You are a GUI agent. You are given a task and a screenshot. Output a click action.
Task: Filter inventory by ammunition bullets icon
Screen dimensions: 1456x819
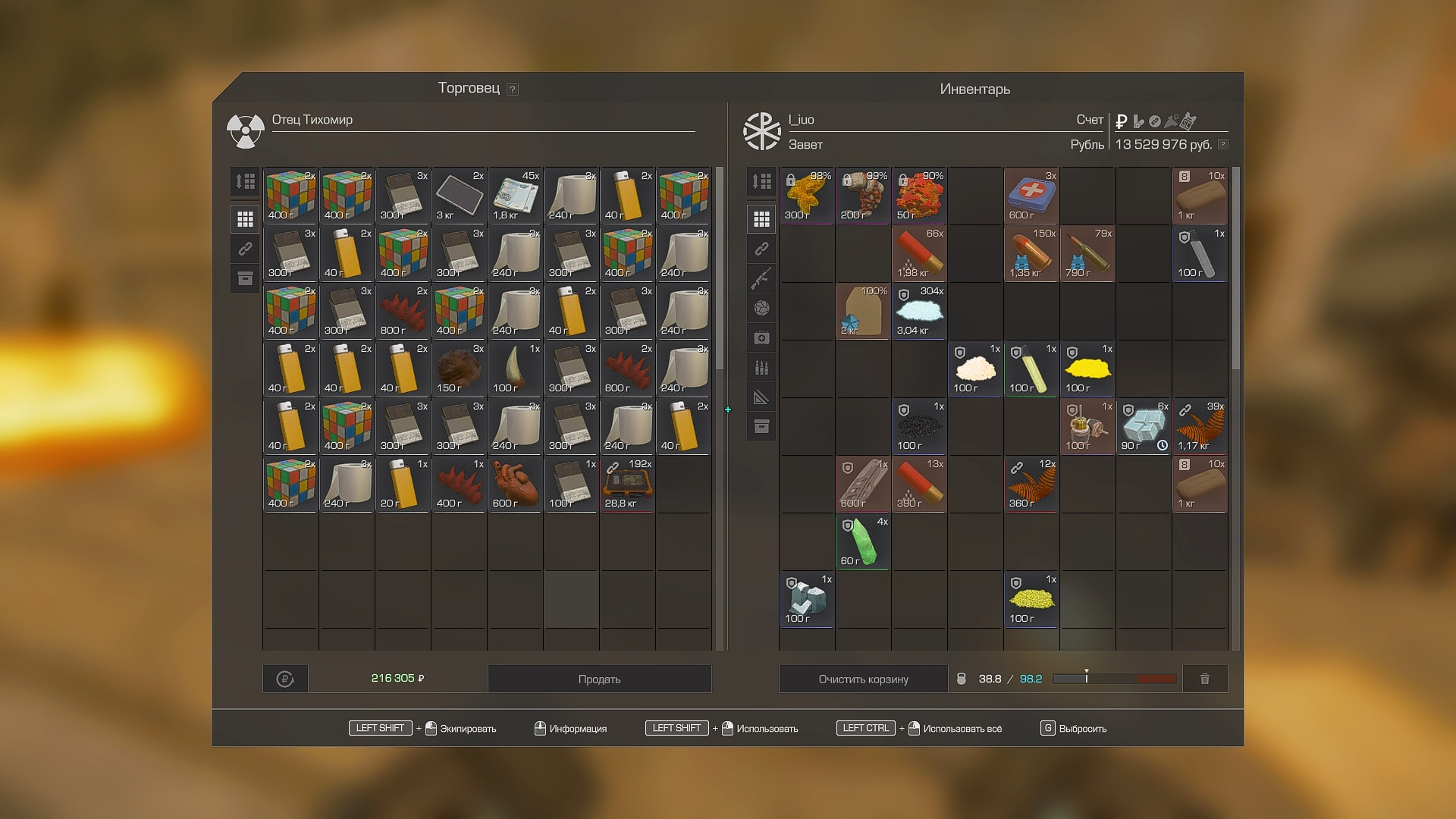click(x=761, y=368)
